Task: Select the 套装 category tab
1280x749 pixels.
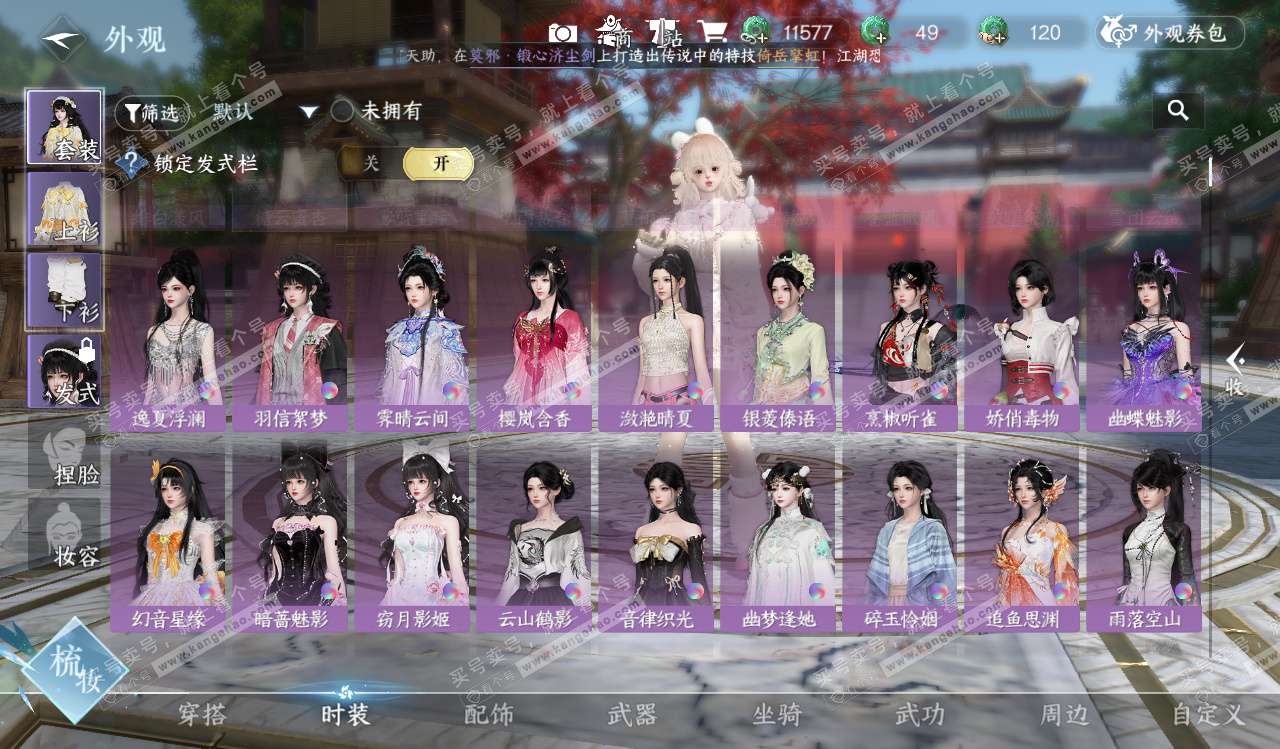Action: 65,128
